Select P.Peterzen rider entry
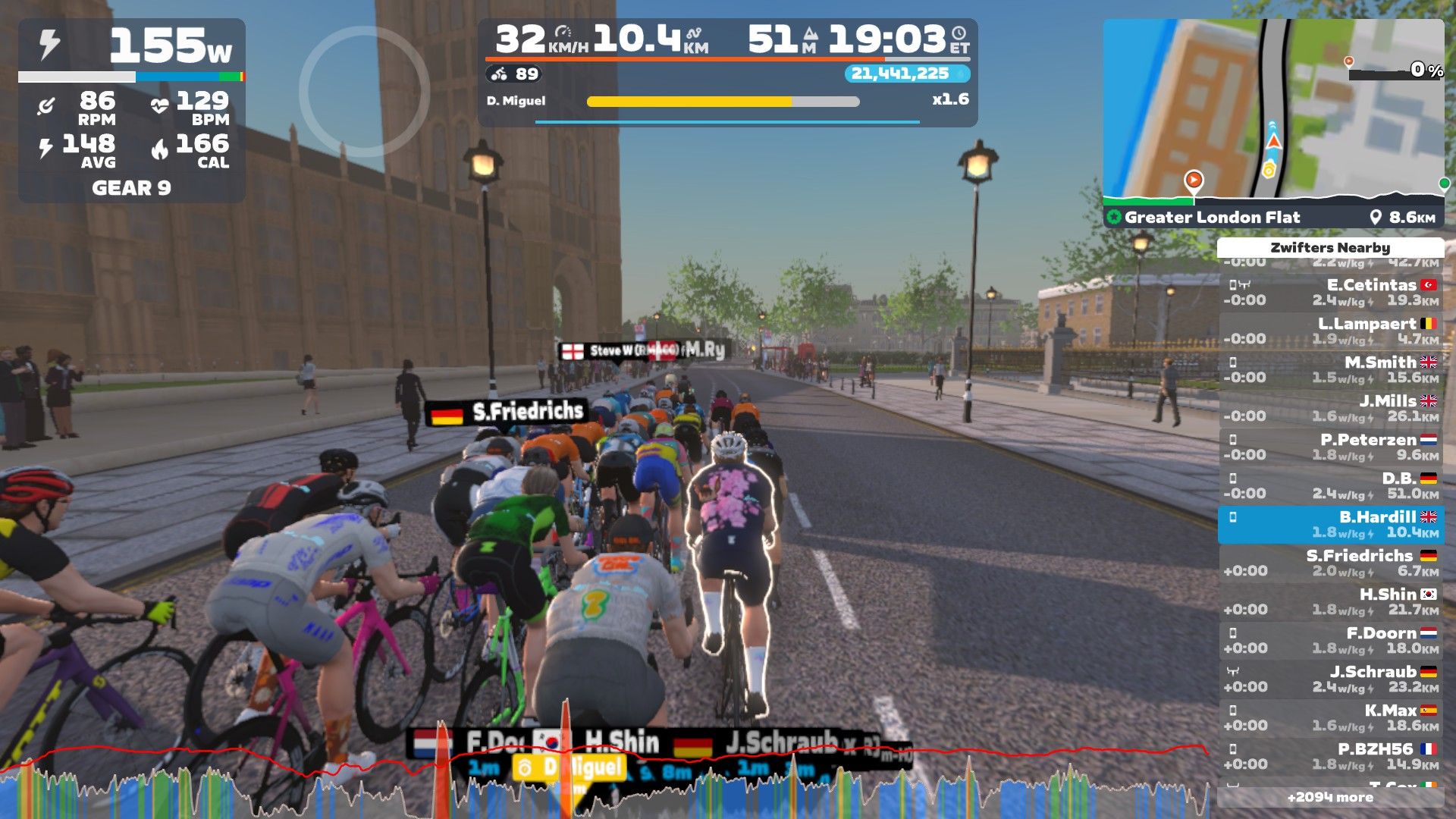Screen dimensions: 1456x819 coord(1330,447)
